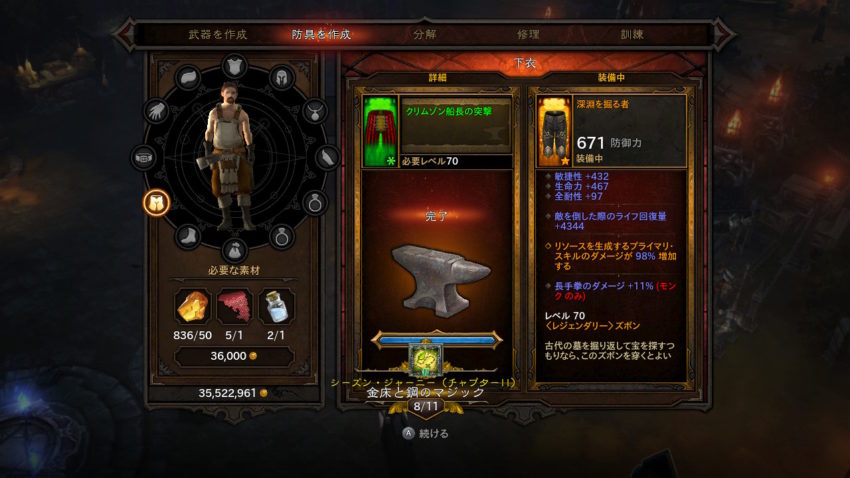Go to the 修理 repair tab

(528, 34)
